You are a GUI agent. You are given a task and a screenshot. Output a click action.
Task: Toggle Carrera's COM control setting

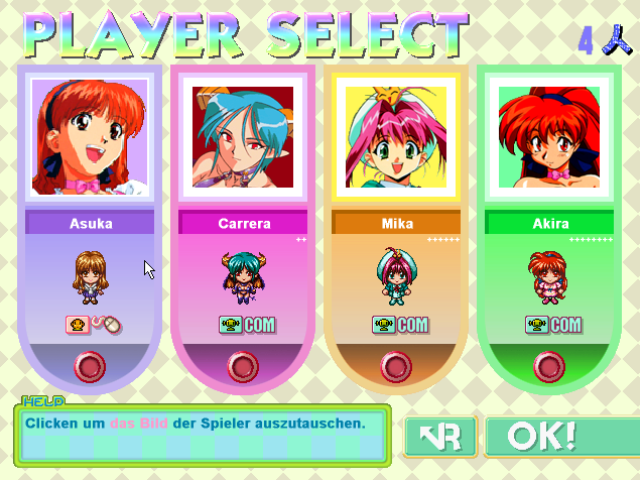coord(246,325)
